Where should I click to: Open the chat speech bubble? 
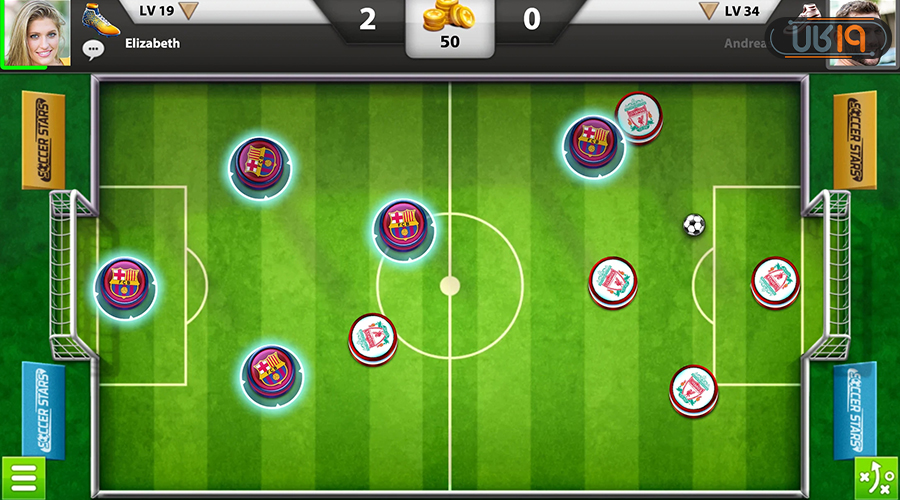(x=94, y=48)
